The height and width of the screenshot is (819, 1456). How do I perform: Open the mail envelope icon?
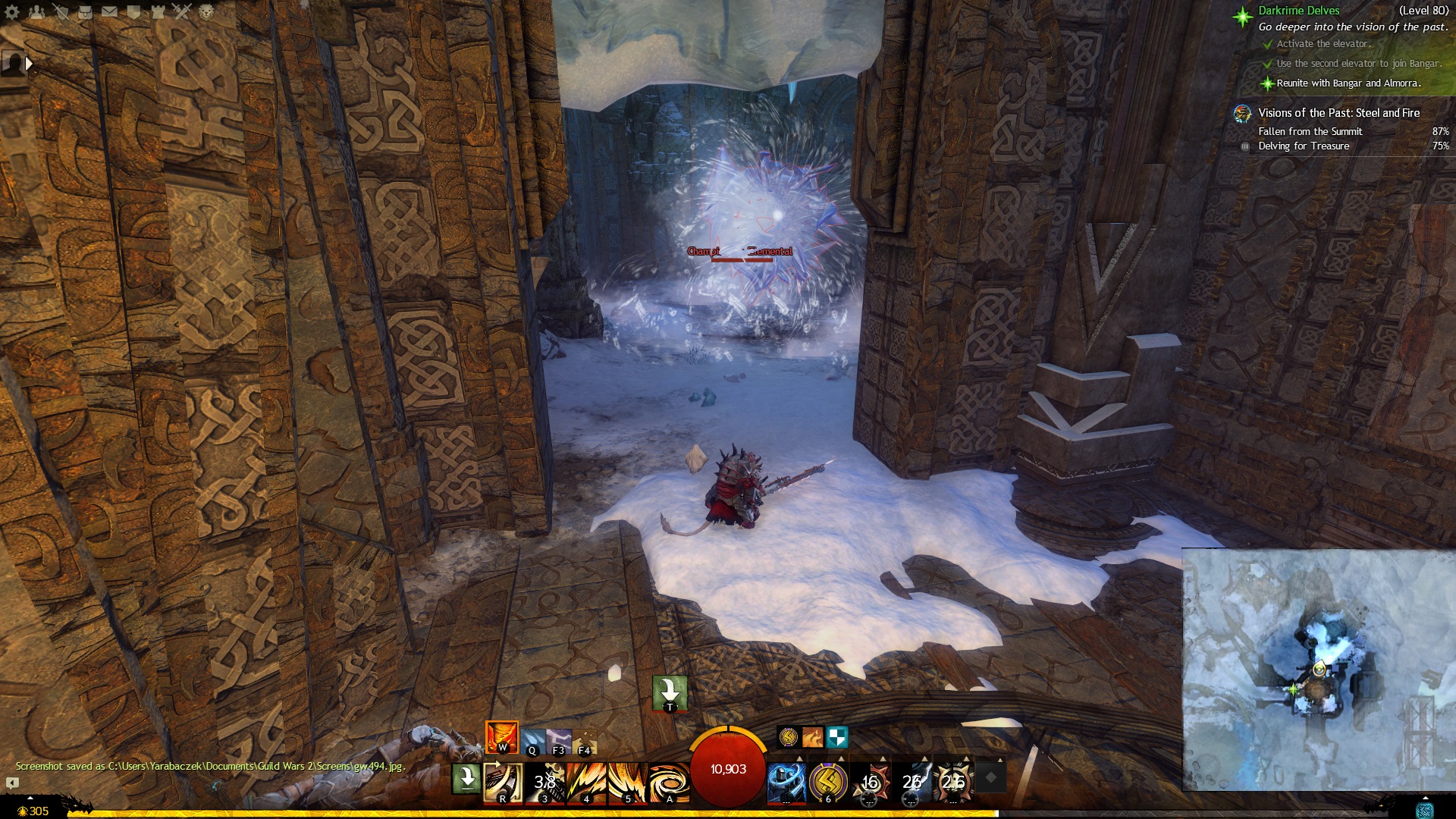pyautogui.click(x=109, y=11)
